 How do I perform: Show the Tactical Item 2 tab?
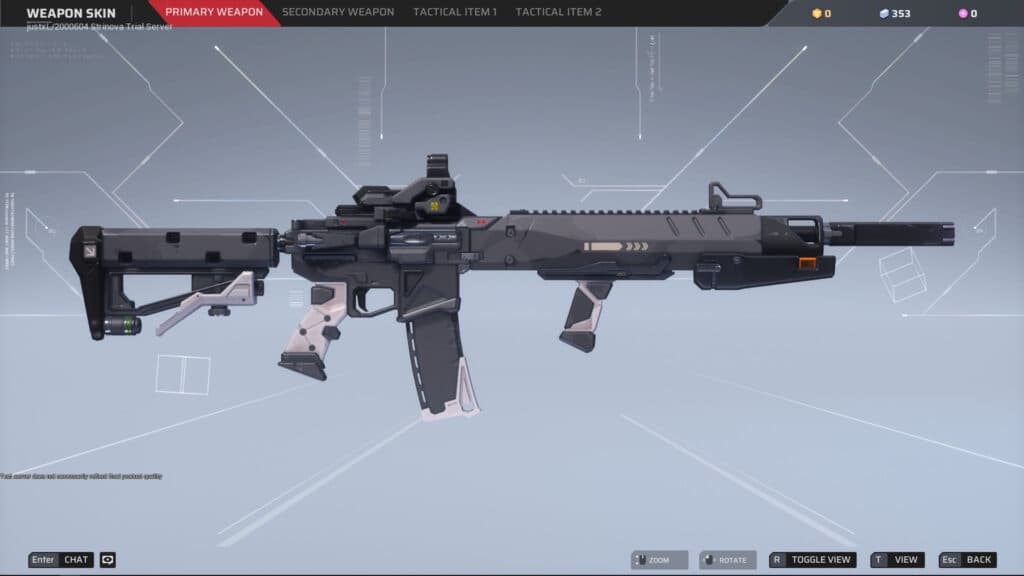[558, 13]
